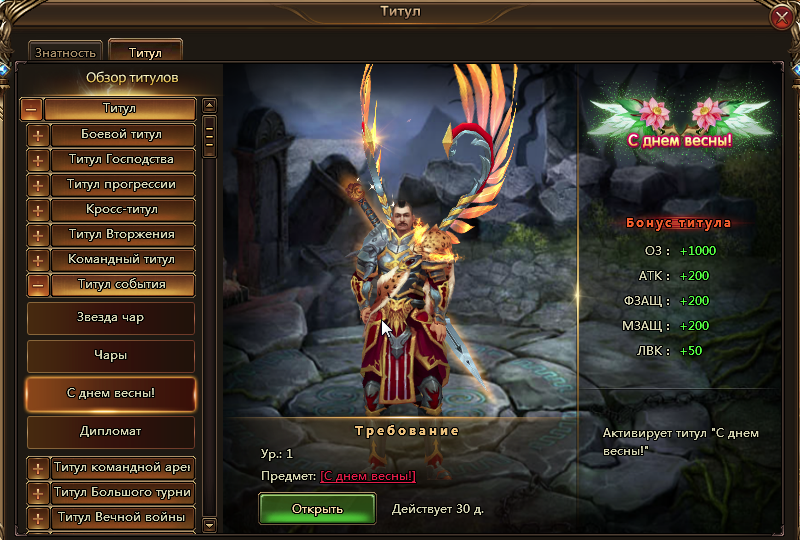Pick the Дипломат title
Screen dimensions: 800x540
point(110,431)
